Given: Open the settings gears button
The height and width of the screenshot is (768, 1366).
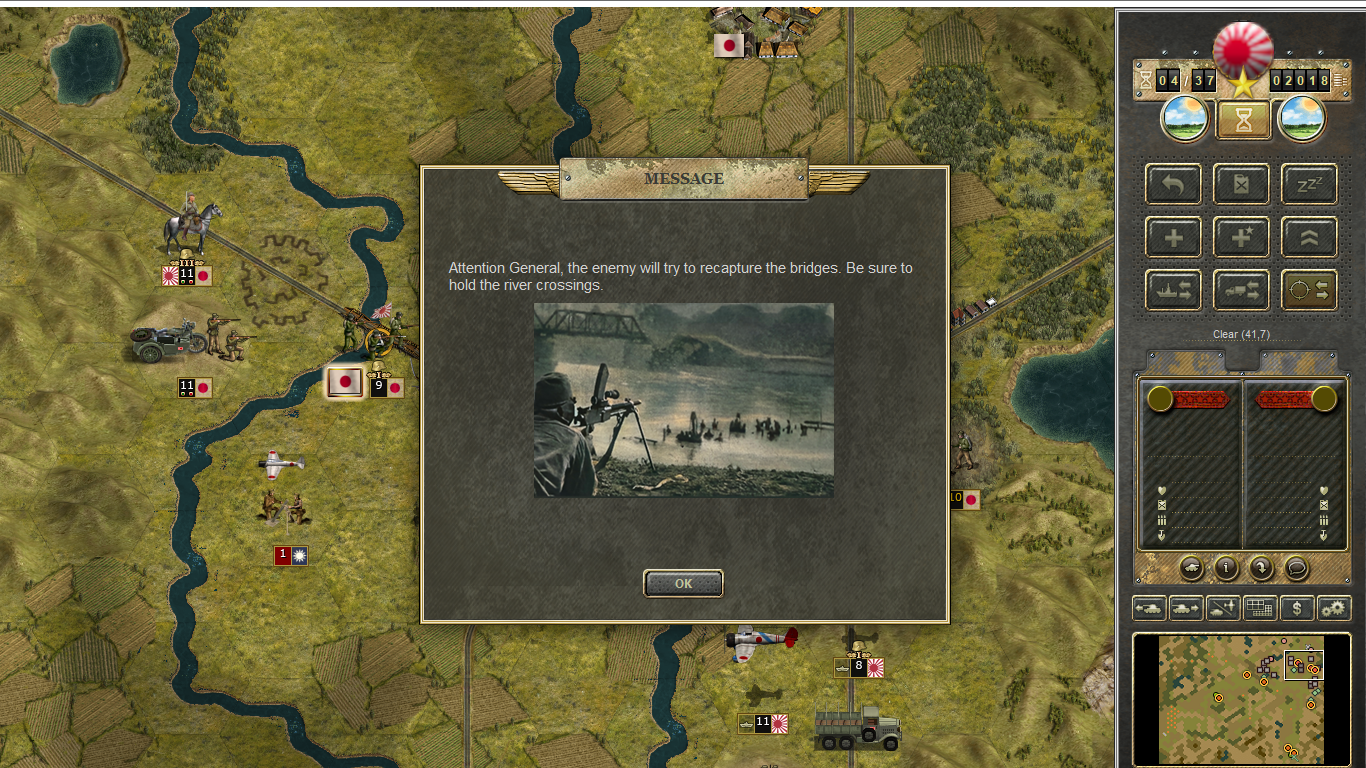Looking at the screenshot, I should pos(1334,607).
